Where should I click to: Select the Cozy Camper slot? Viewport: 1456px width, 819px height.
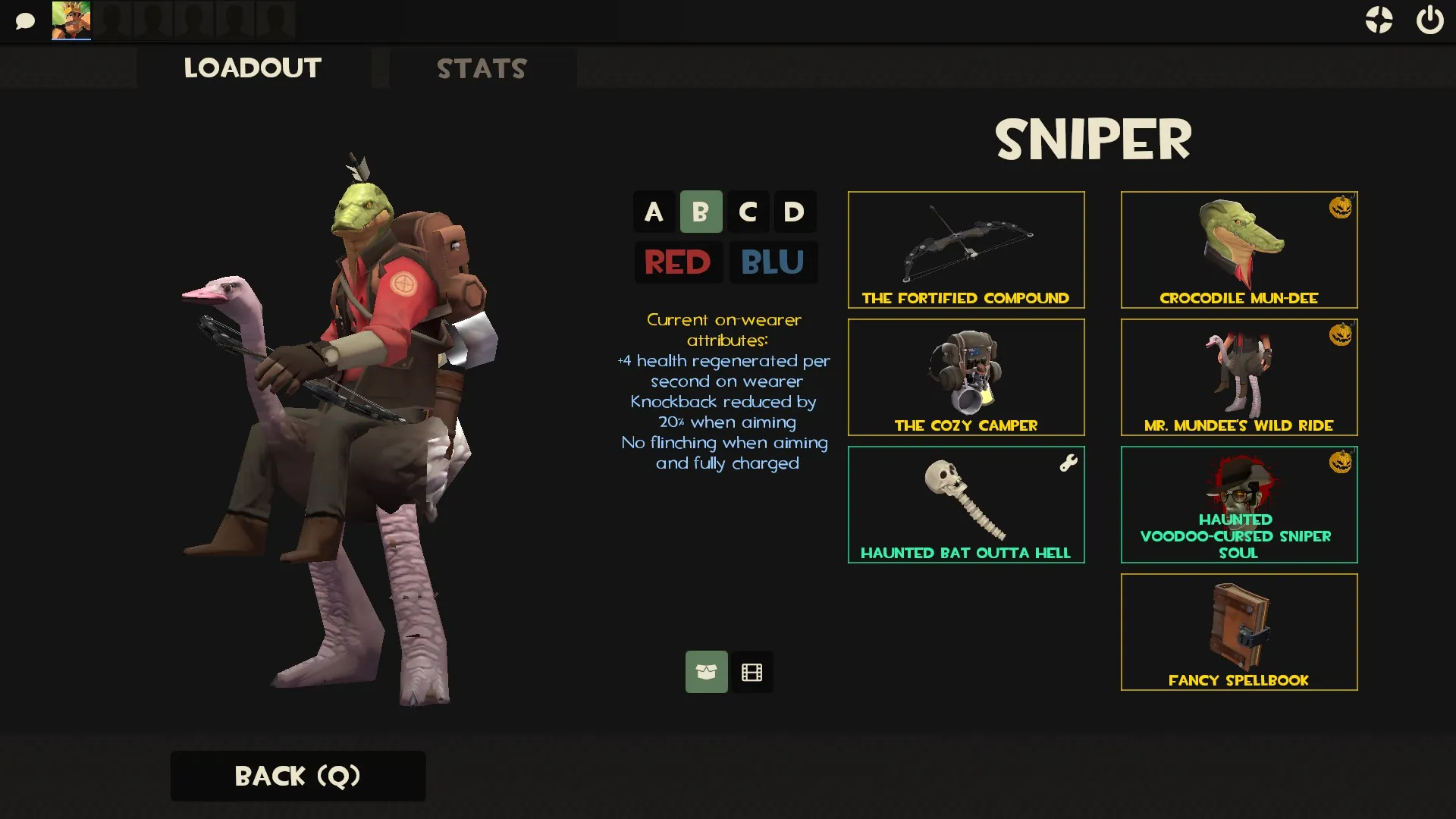pos(966,377)
